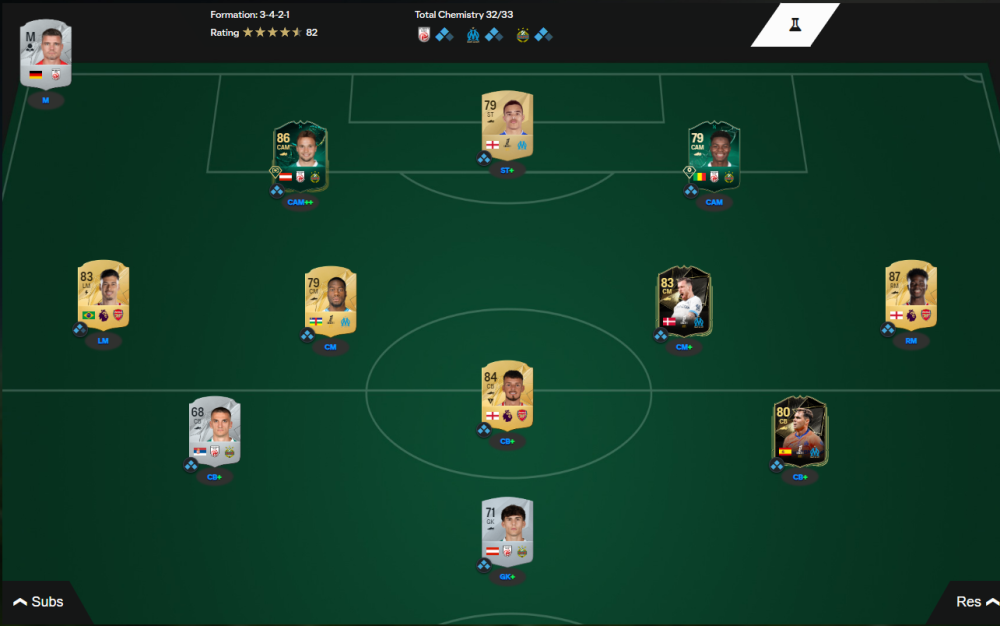Pick the 68-rated silver centre-back card
This screenshot has height=626, width=1000.
215,431
